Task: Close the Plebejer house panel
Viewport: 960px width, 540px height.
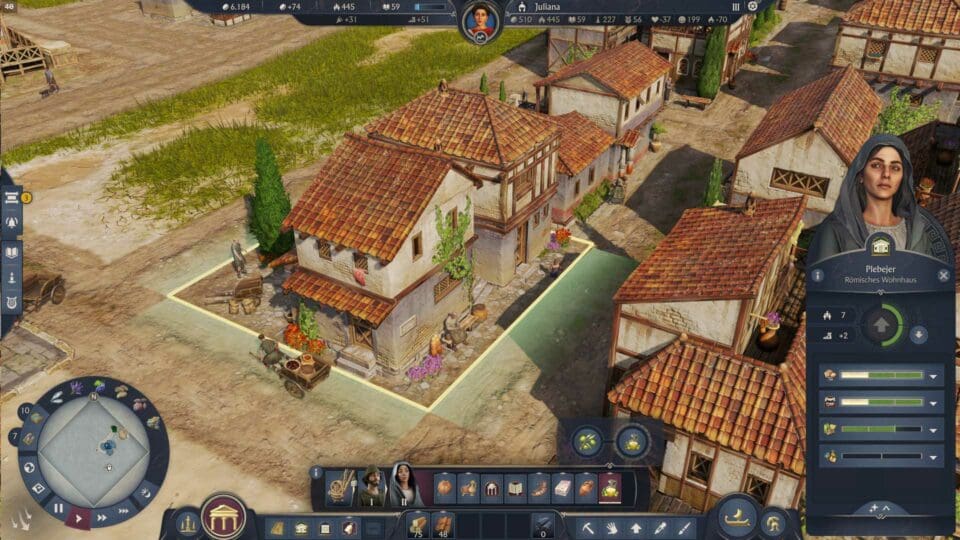Action: (x=943, y=275)
